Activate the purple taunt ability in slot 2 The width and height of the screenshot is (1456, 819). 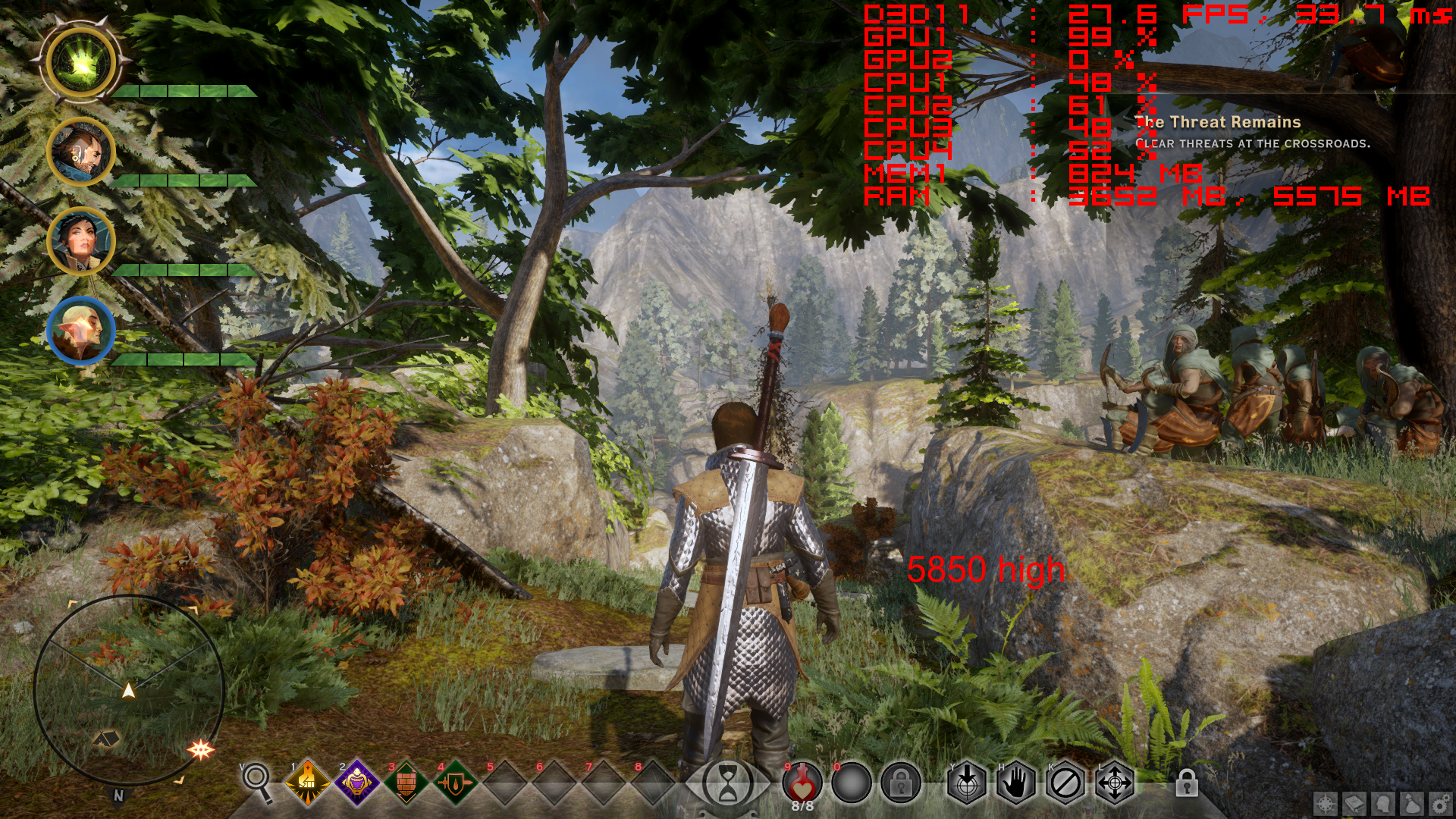pos(356,783)
